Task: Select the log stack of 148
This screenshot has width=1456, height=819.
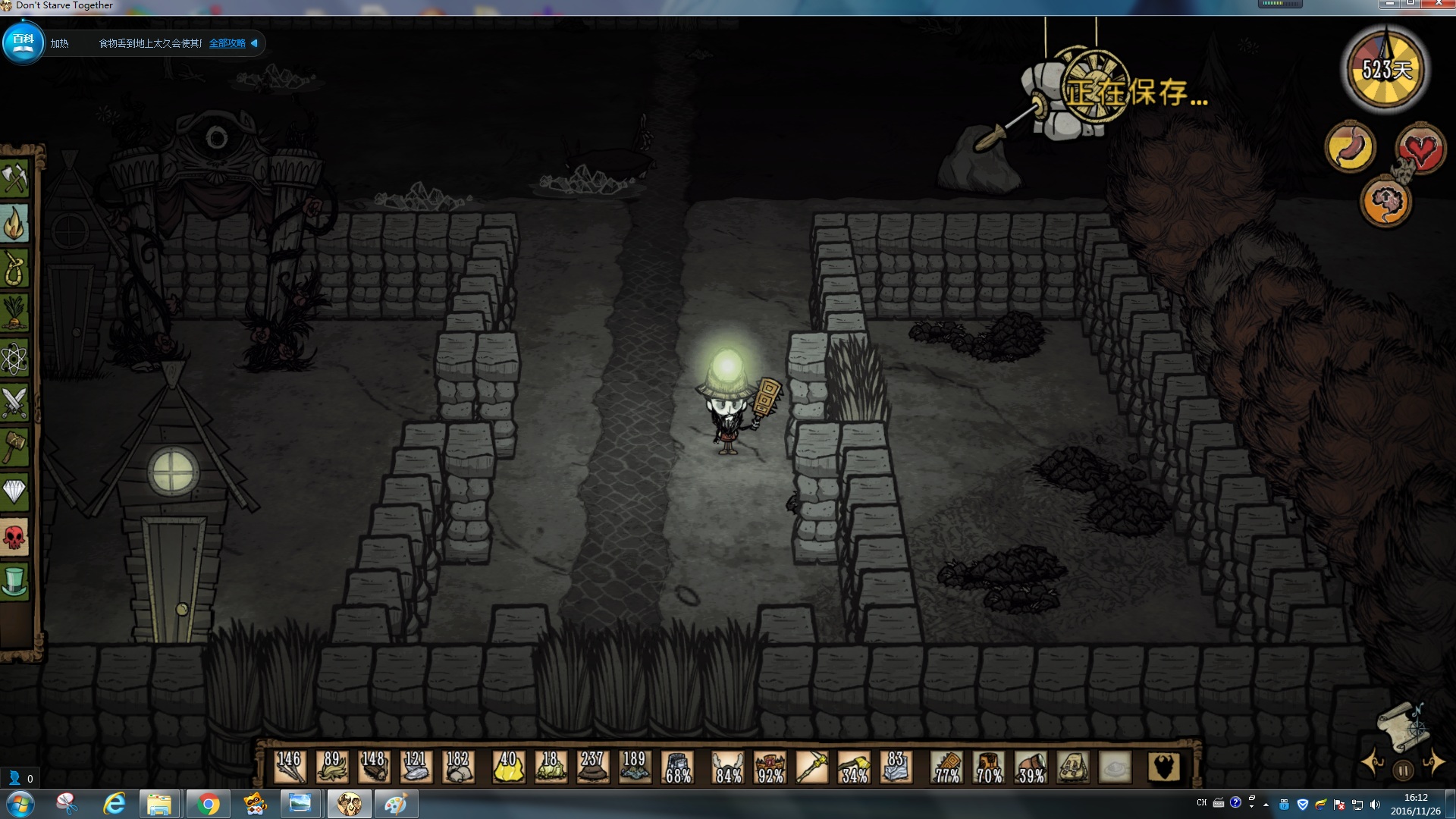Action: coord(373,767)
